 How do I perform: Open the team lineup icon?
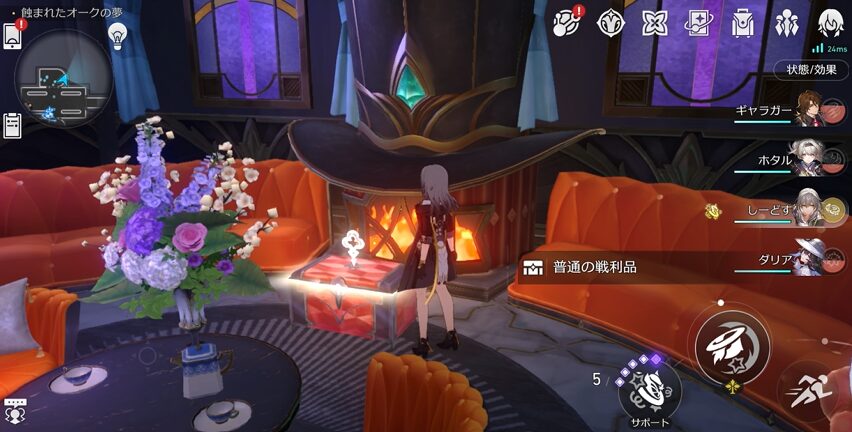pos(786,22)
